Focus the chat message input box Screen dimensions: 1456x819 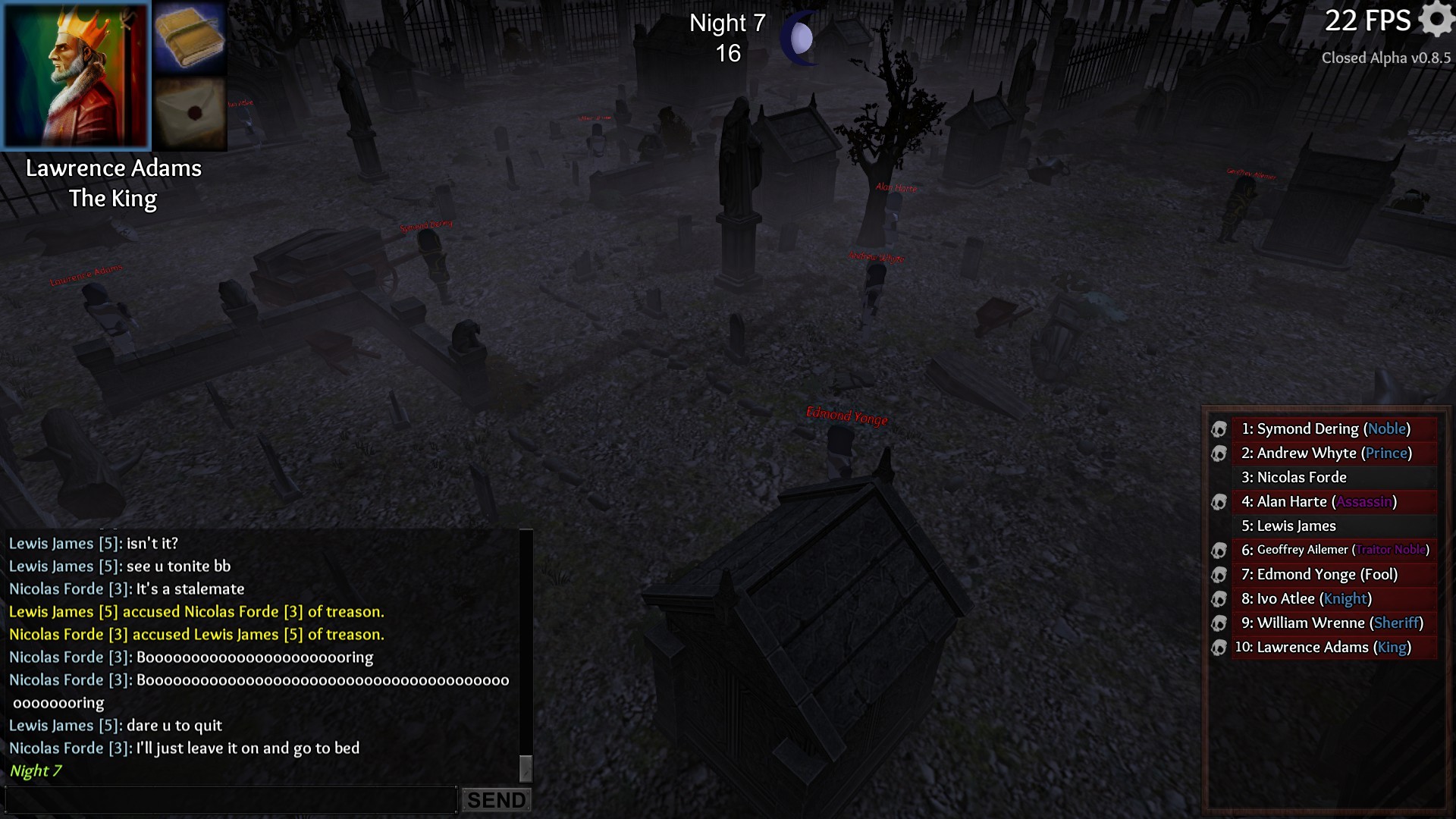coord(231,799)
